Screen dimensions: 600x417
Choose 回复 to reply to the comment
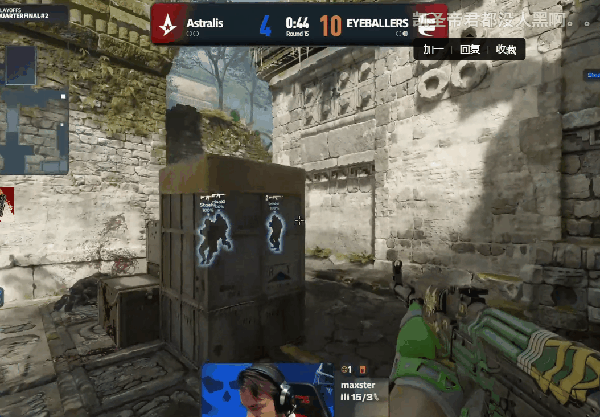coord(469,48)
